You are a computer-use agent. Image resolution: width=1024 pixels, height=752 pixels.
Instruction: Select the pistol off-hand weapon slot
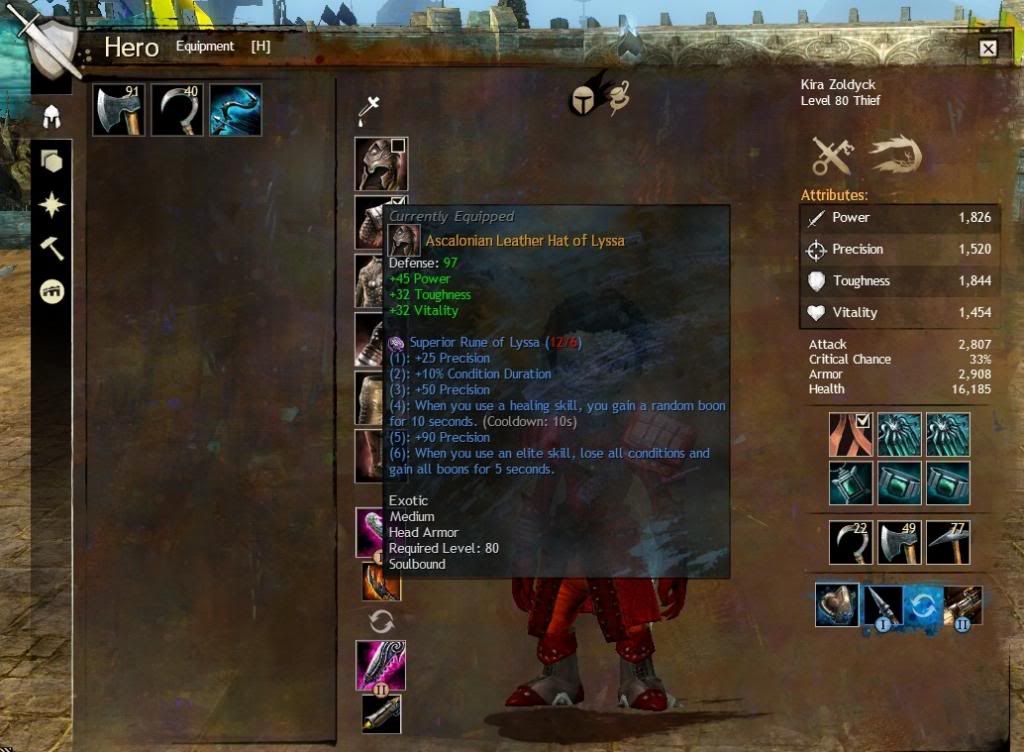point(381,713)
